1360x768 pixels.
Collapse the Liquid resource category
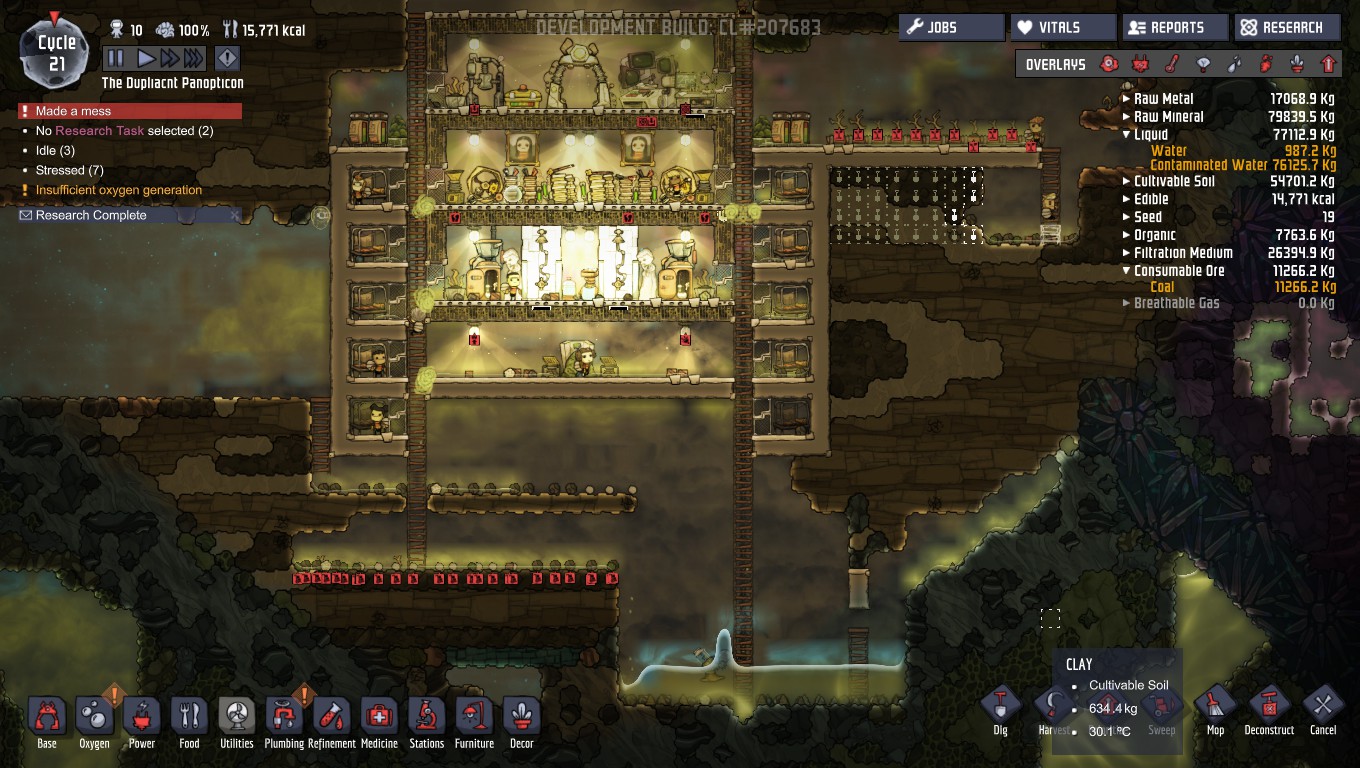point(1127,135)
